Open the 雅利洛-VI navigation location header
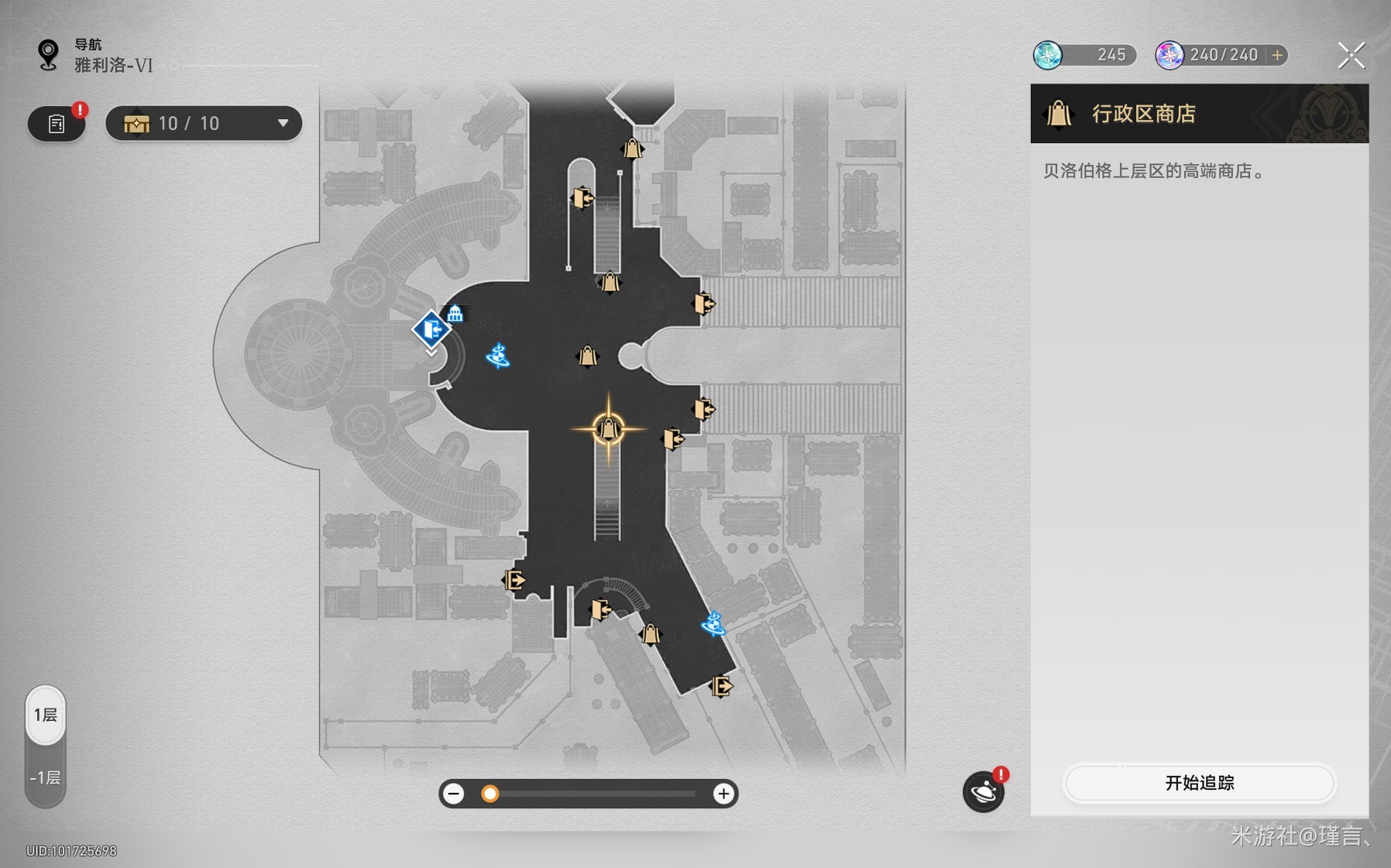The width and height of the screenshot is (1391, 868). click(113, 65)
